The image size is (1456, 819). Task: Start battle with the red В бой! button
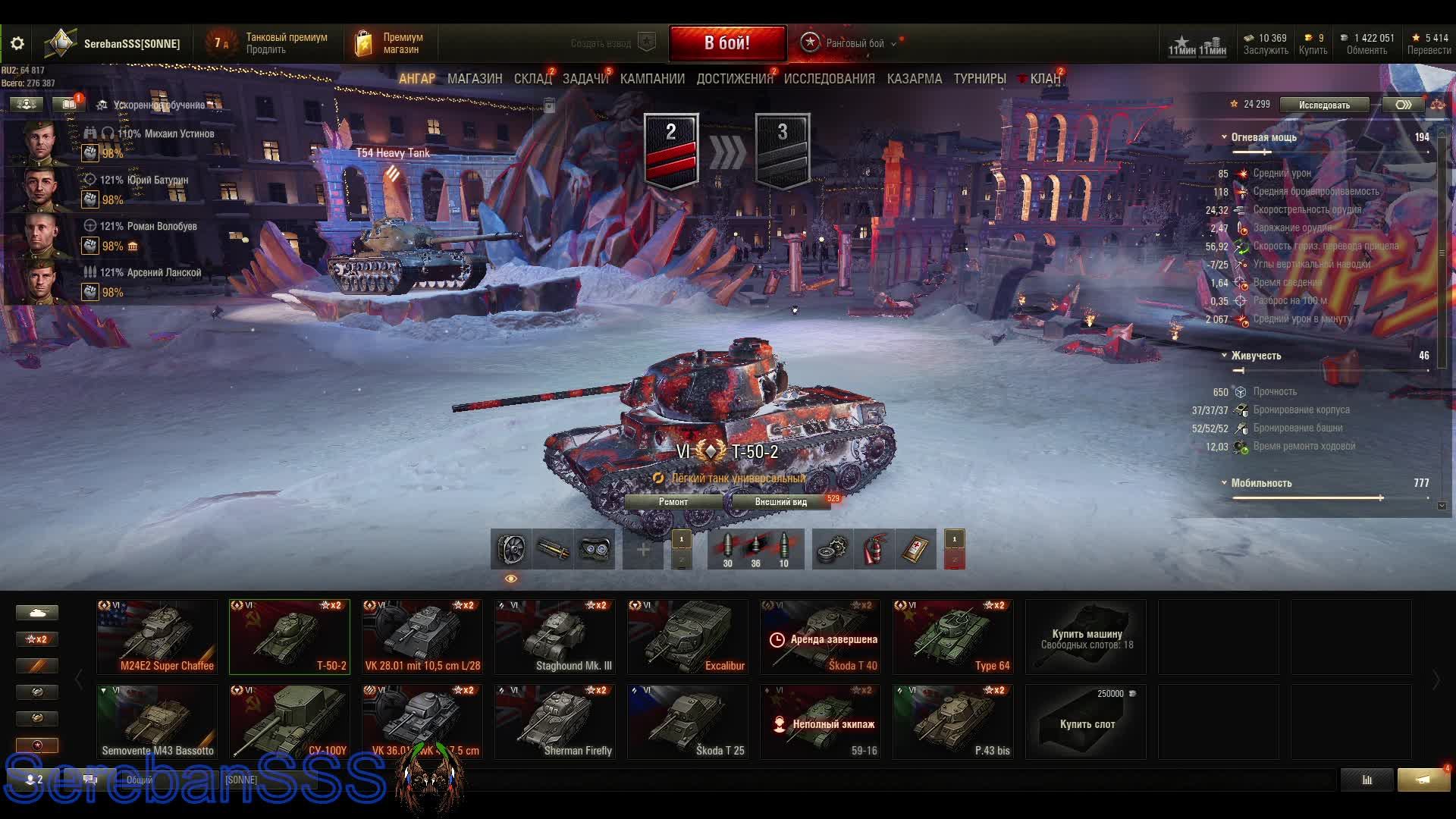[727, 43]
